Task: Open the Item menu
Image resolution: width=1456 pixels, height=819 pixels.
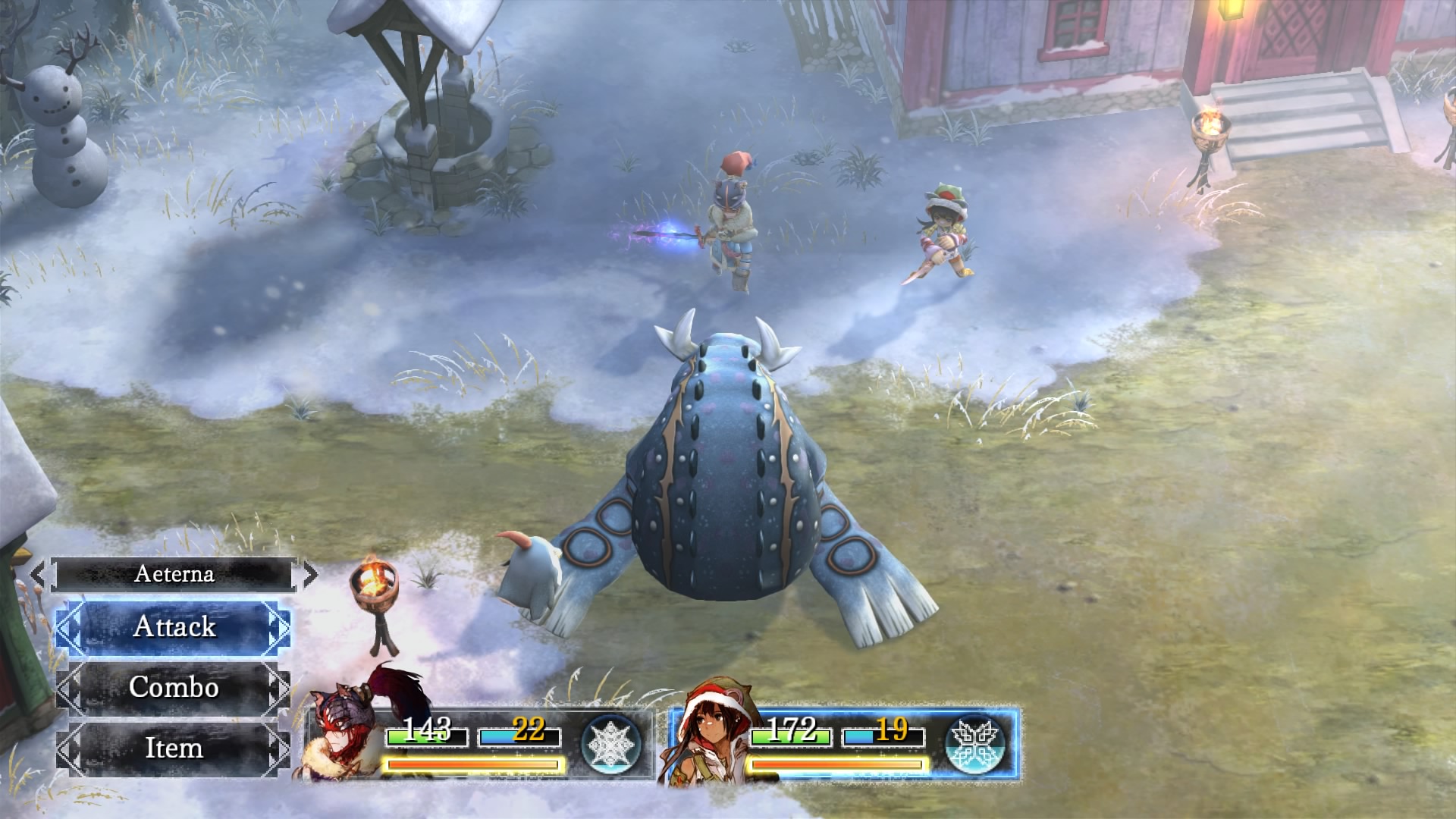Action: (174, 748)
